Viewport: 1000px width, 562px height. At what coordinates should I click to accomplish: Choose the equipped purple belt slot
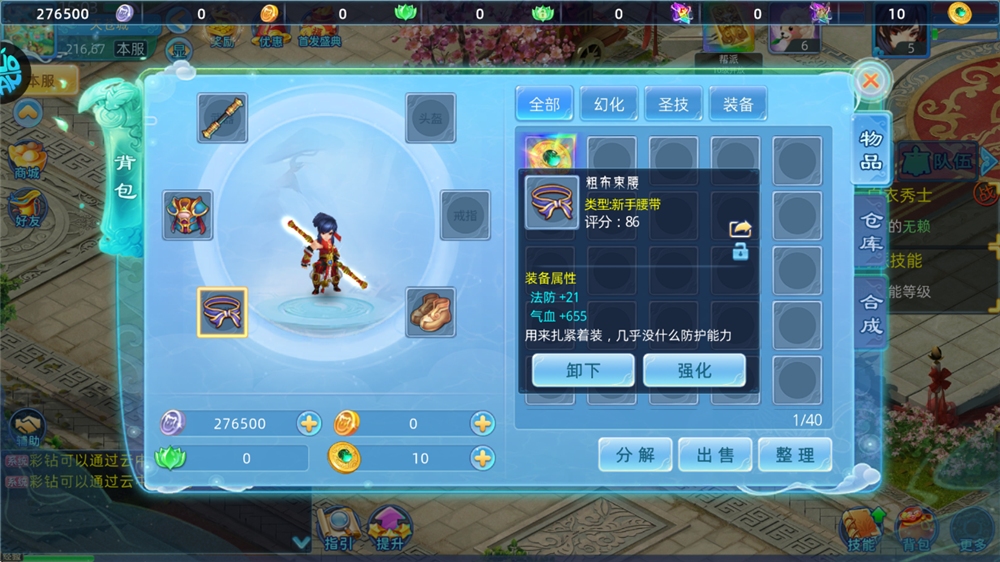pos(222,312)
